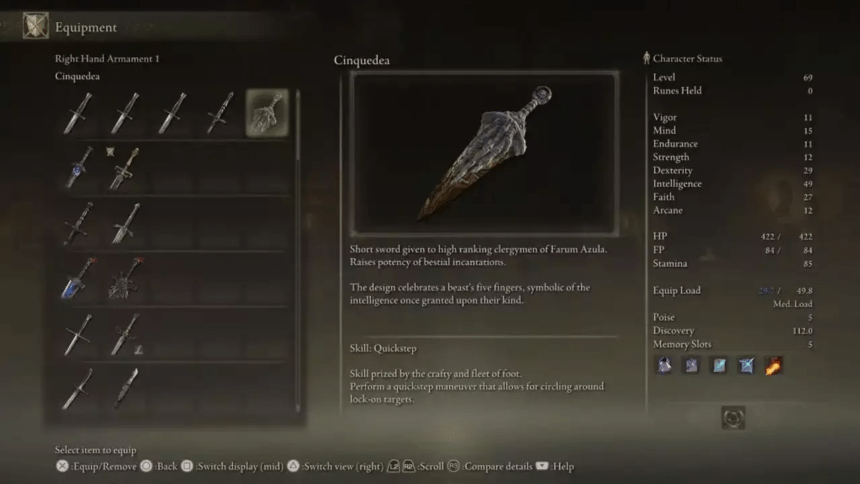Viewport: 860px width, 484px height.
Task: Pick the blue-bladed dagger with the red hilt
Action: click(78, 278)
